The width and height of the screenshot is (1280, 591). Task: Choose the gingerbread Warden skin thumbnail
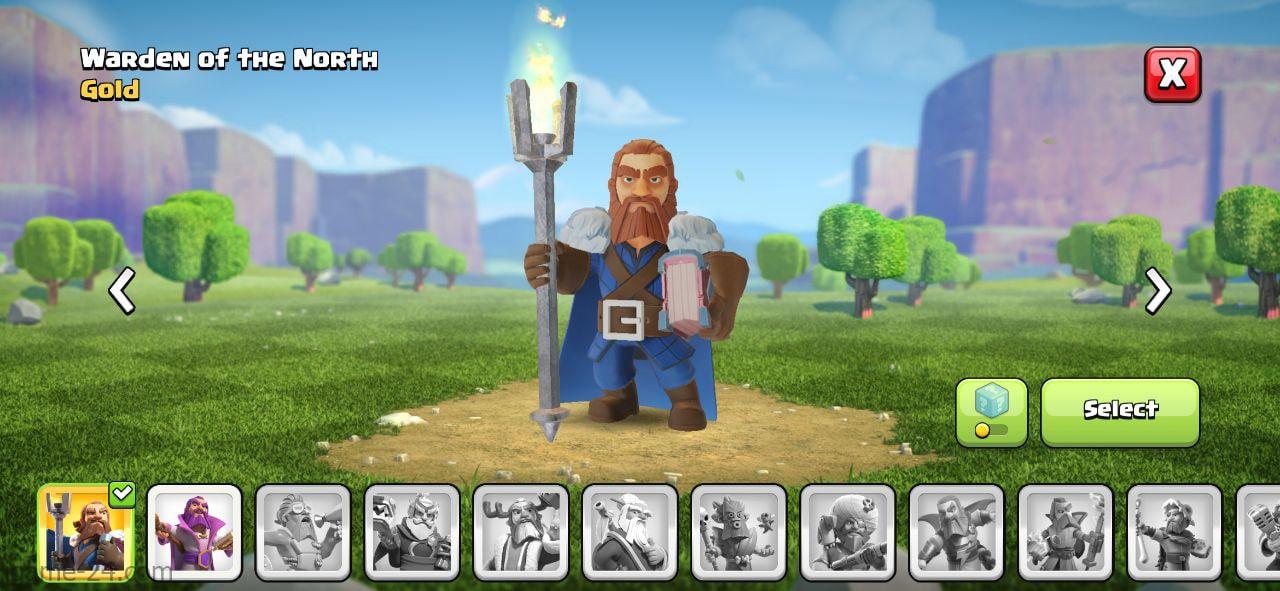pos(739,532)
